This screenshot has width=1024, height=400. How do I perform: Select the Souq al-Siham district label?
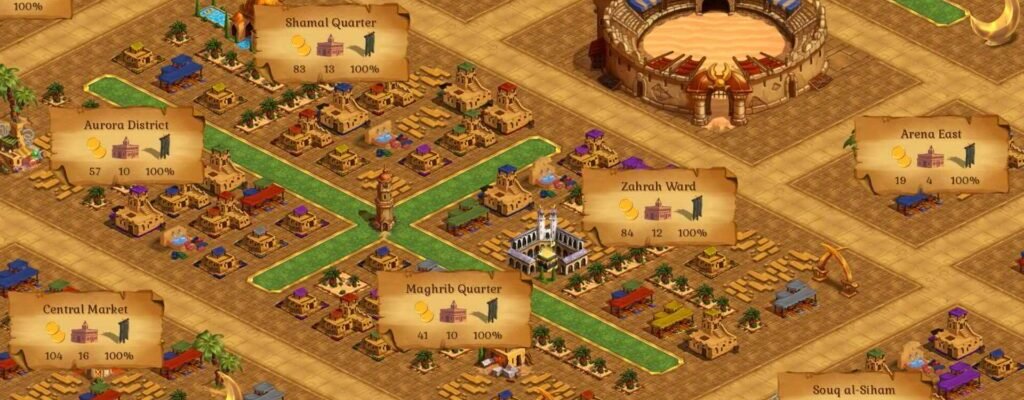[855, 386]
